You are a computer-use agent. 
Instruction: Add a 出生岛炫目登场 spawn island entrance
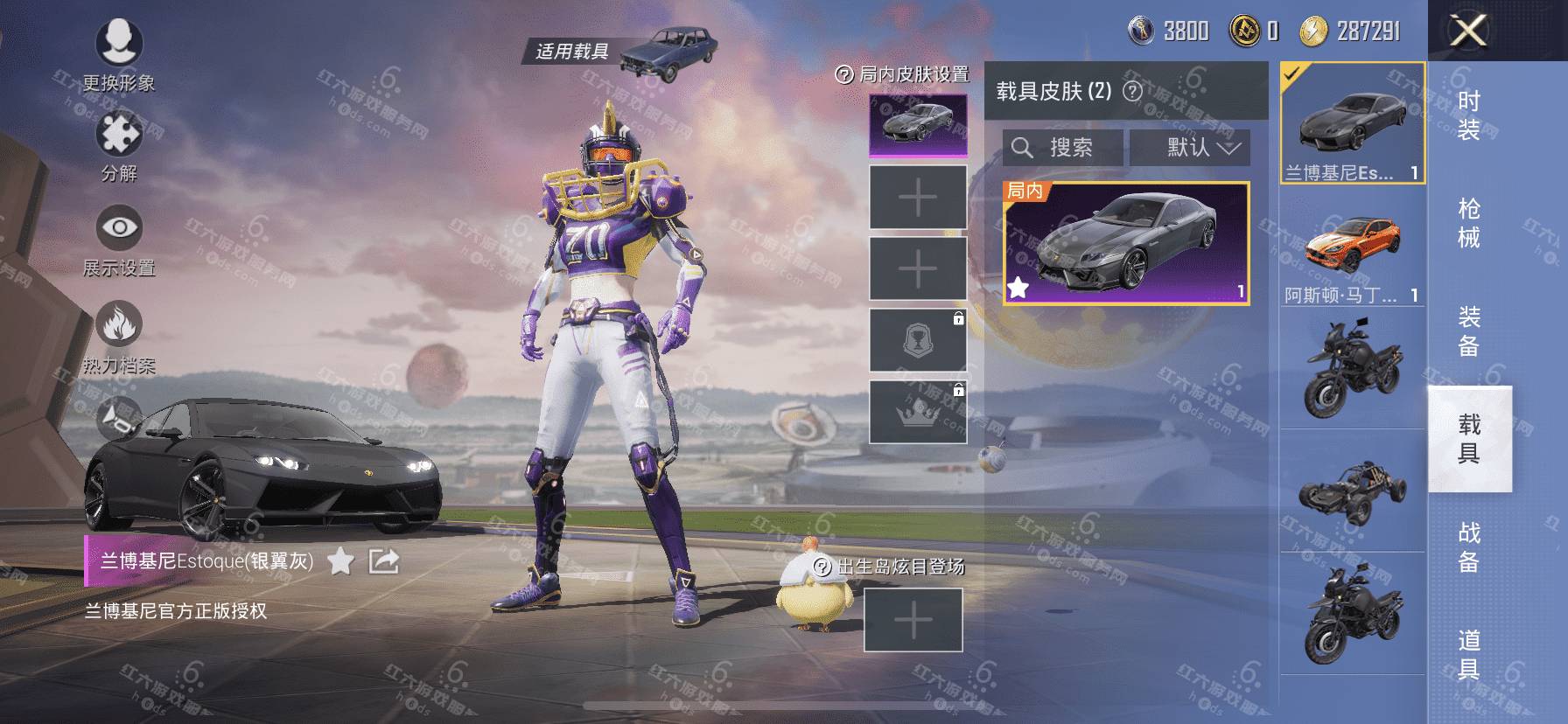click(x=913, y=620)
